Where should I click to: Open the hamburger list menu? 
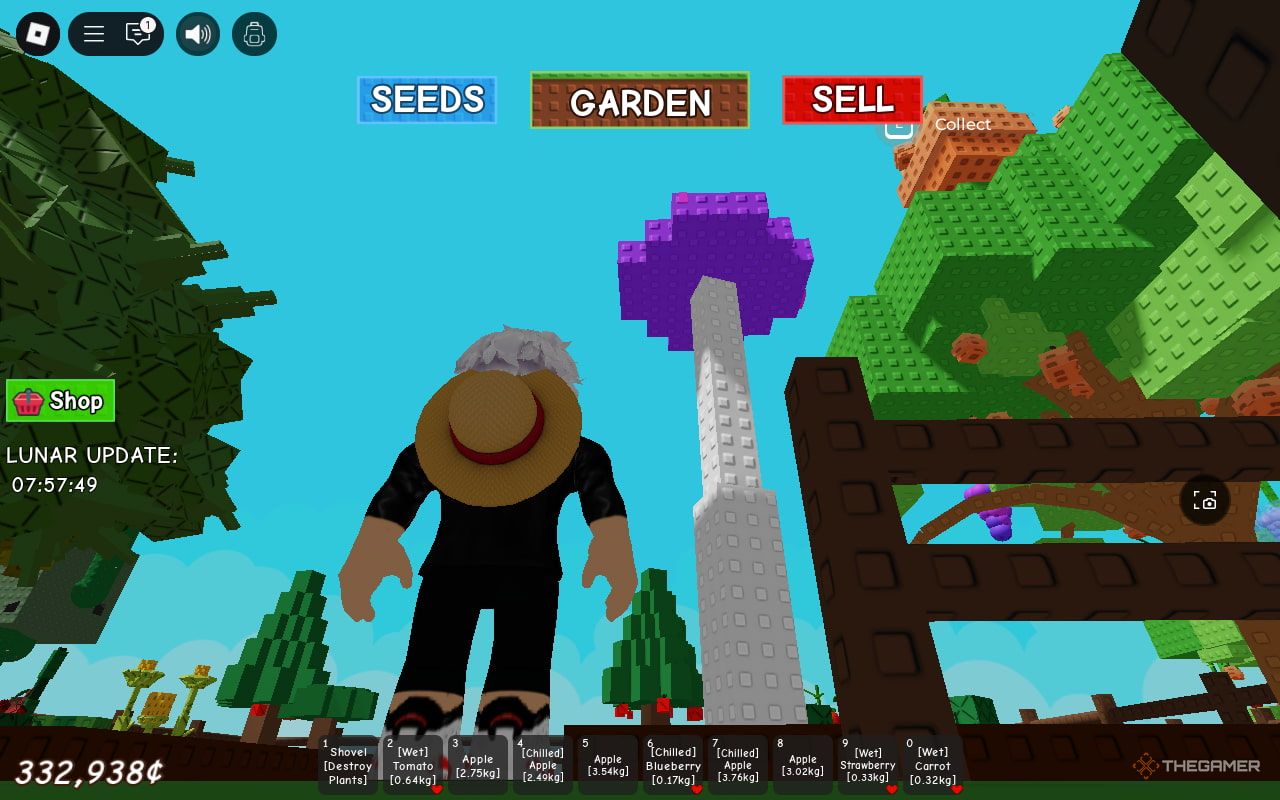[94, 34]
